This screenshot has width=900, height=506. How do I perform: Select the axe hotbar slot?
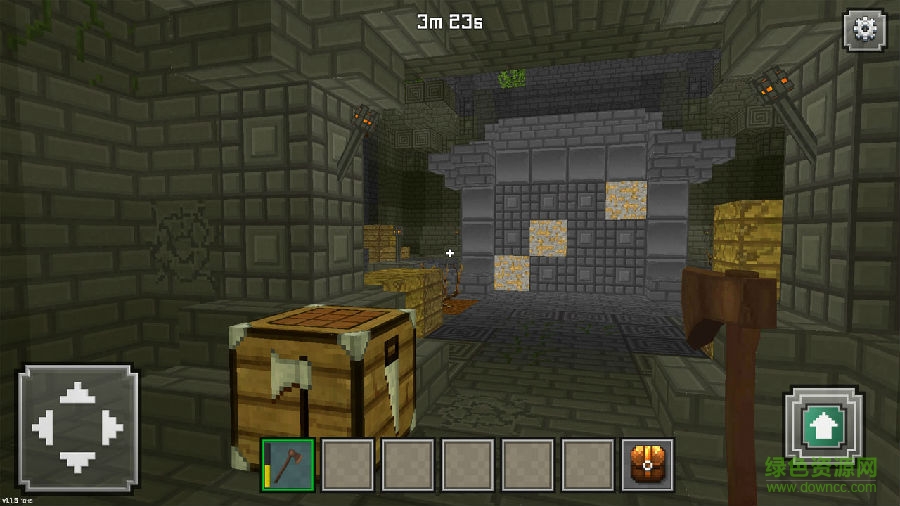(289, 464)
